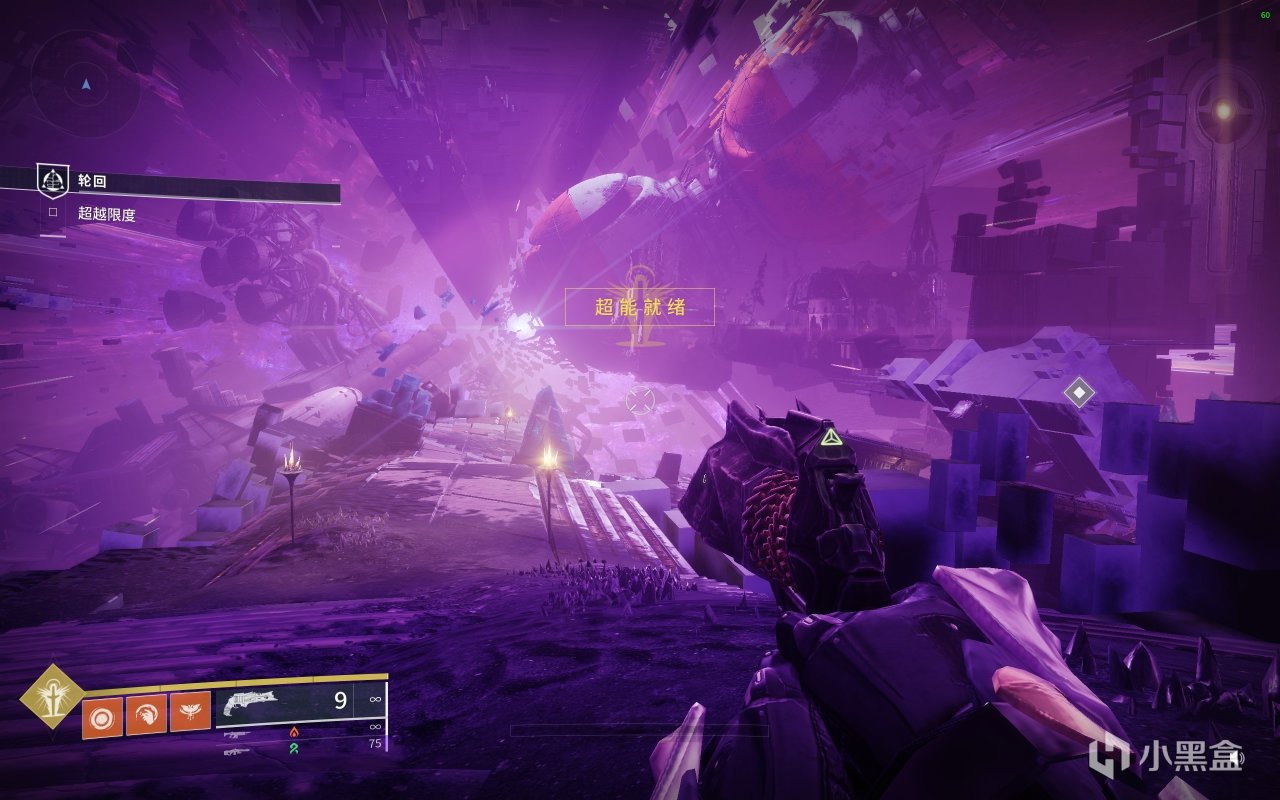Switch to the energy rifle with flame icon

pyautogui.click(x=240, y=734)
